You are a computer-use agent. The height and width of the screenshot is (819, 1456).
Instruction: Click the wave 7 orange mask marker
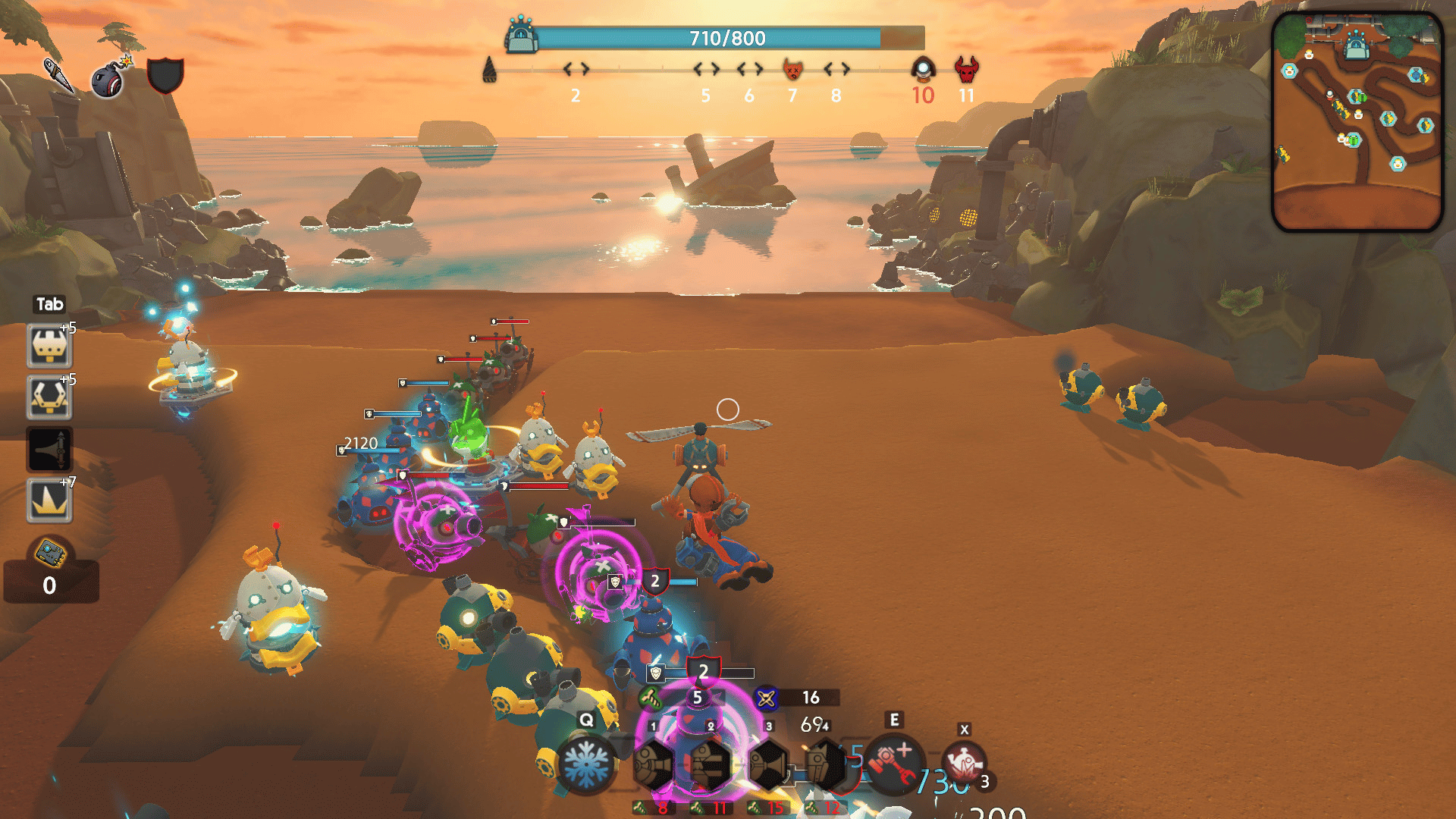pyautogui.click(x=792, y=70)
